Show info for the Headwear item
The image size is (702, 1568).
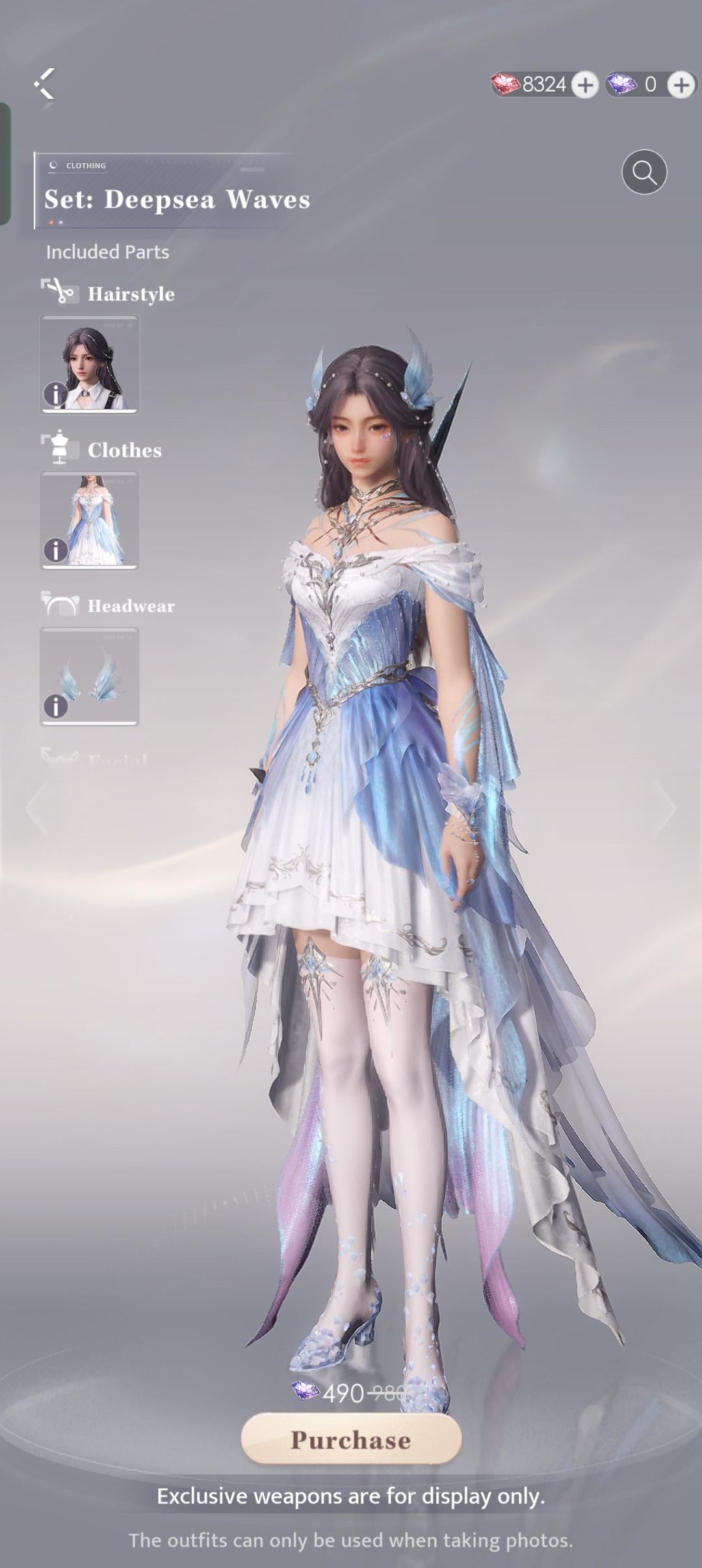pos(55,706)
